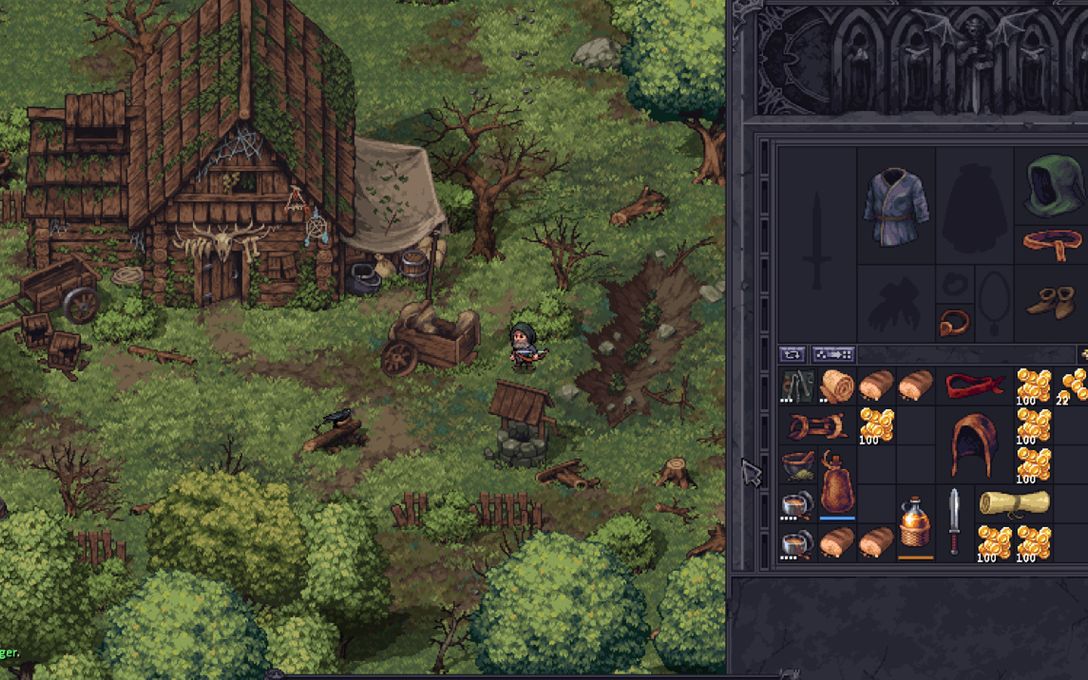Viewport: 1088px width, 680px height.
Task: Activate the inventory sort button
Action: coord(833,354)
